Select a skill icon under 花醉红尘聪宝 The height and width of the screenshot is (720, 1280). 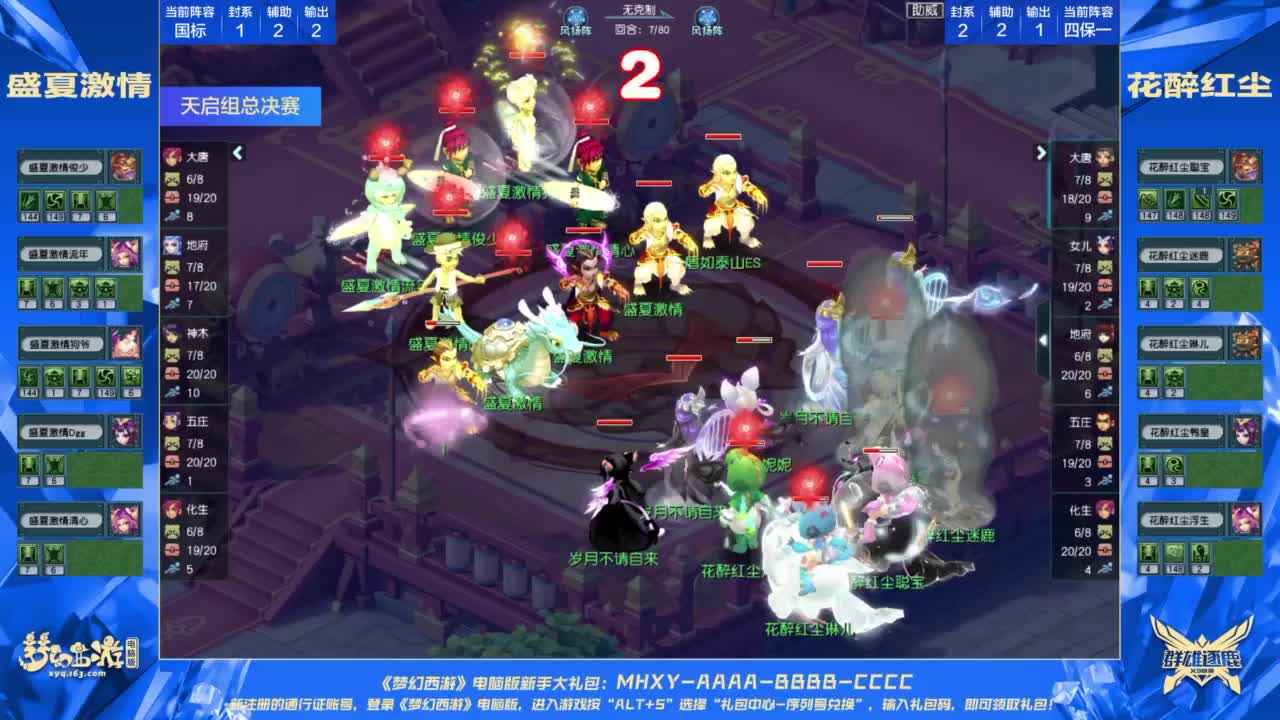(x=1148, y=200)
